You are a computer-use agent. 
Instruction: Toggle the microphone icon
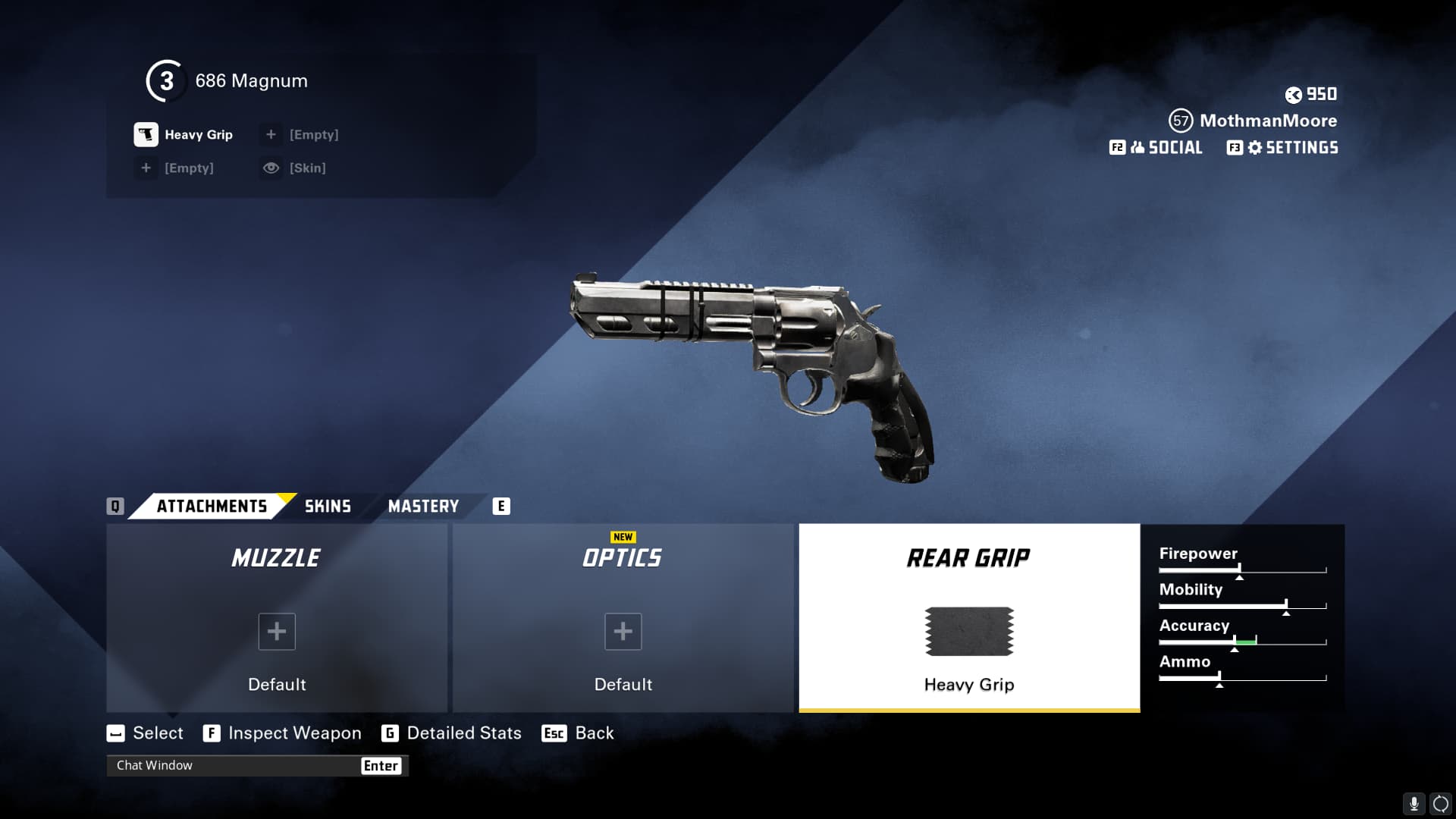tap(1414, 804)
